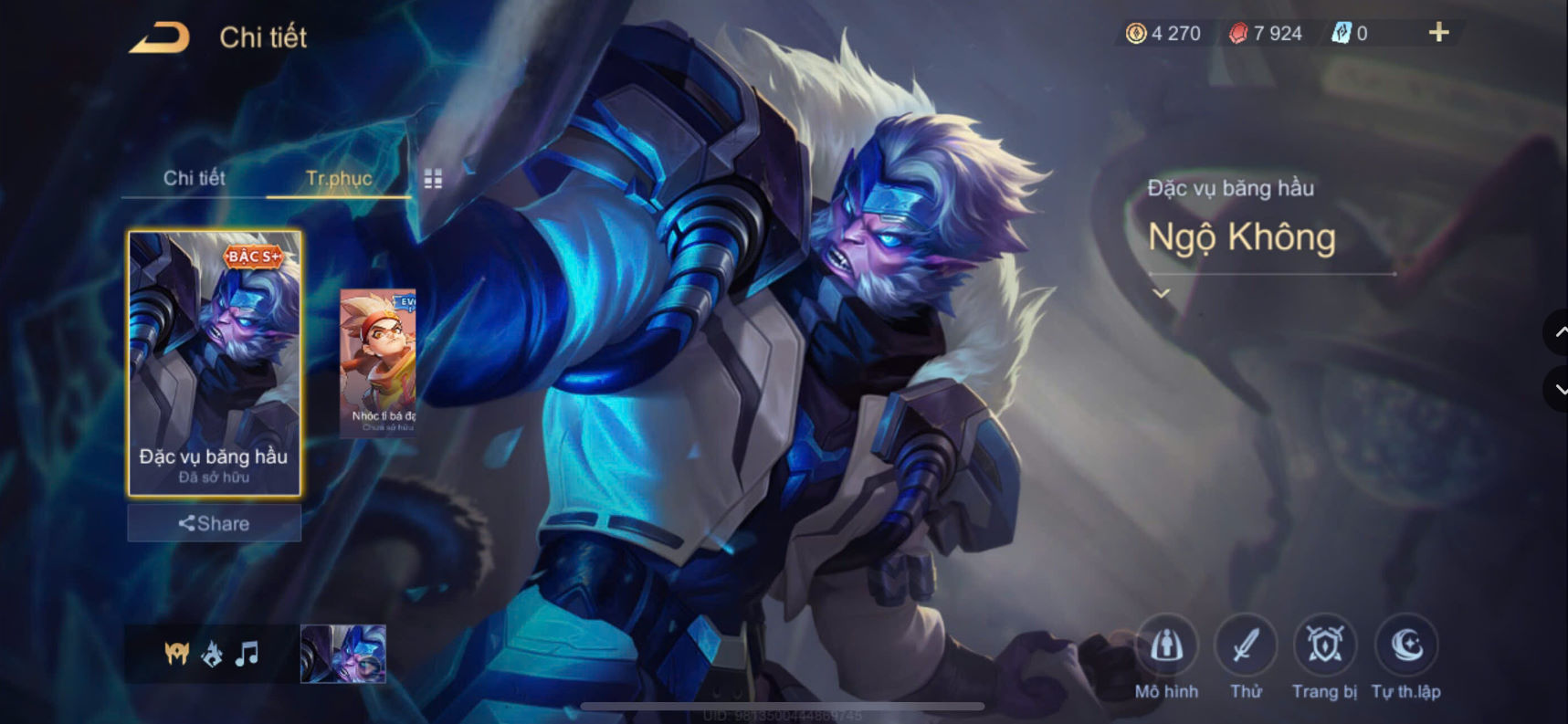Image resolution: width=1568 pixels, height=724 pixels.
Task: Select the blue voucher currency counter
Action: pos(1344,31)
